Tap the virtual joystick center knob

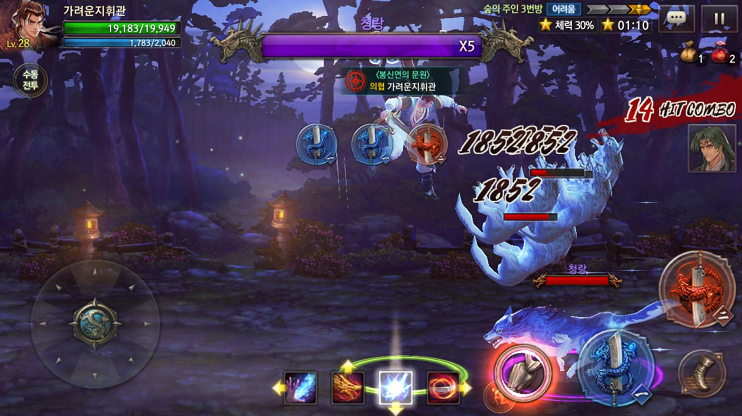click(x=95, y=323)
